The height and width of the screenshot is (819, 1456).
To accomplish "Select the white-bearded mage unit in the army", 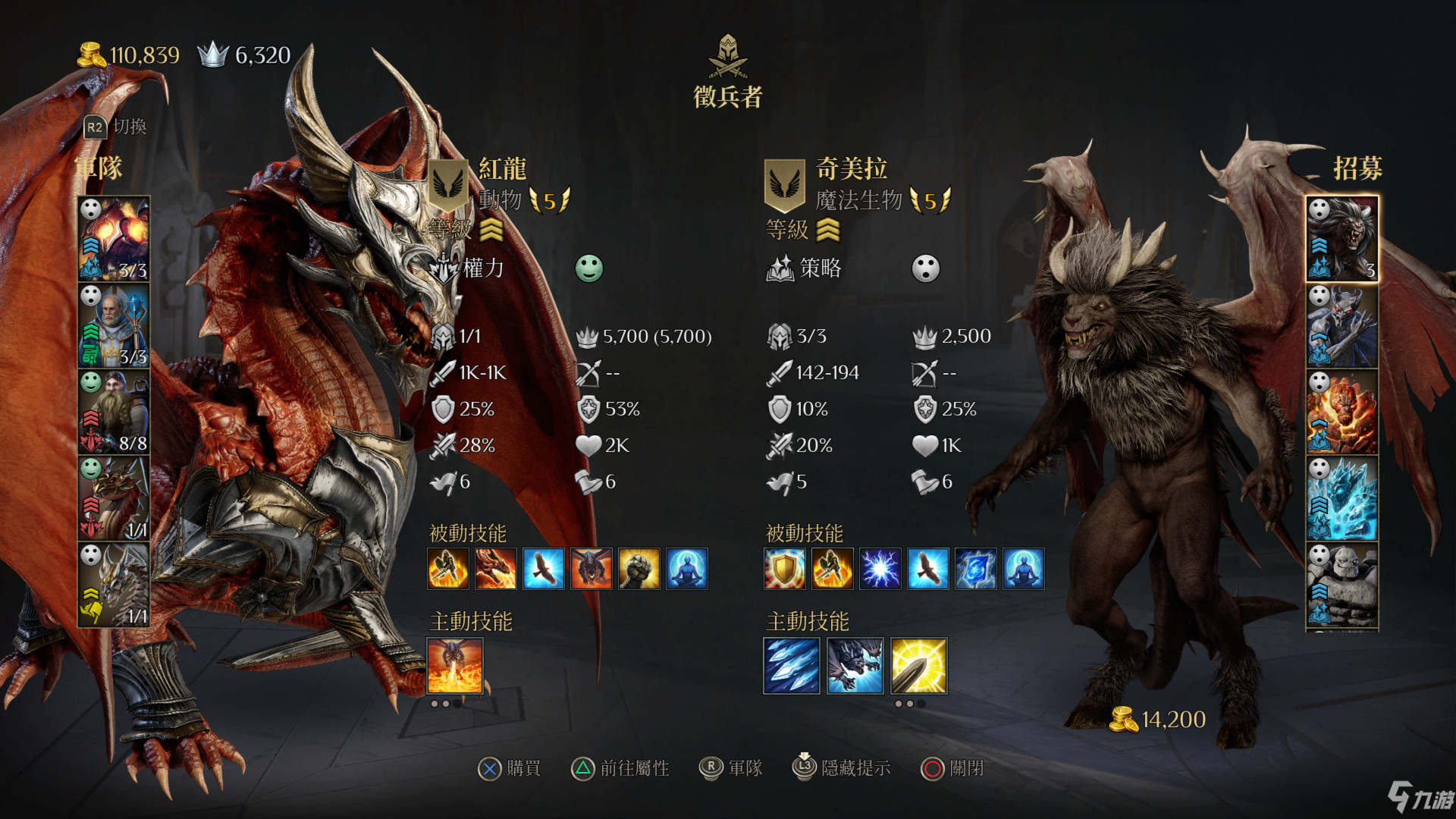I will coord(114,325).
